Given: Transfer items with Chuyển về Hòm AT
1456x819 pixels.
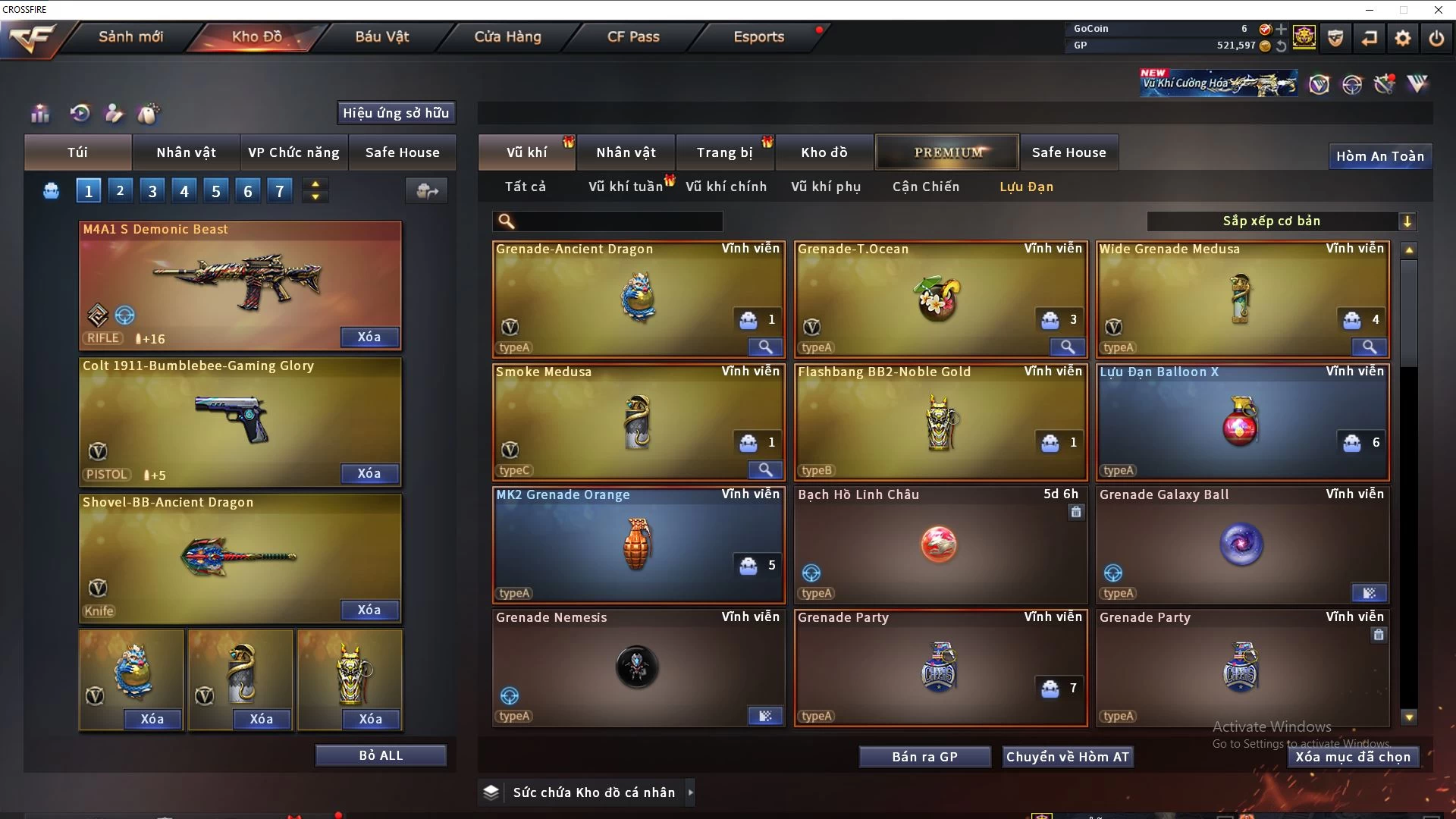Looking at the screenshot, I should coord(1067,757).
